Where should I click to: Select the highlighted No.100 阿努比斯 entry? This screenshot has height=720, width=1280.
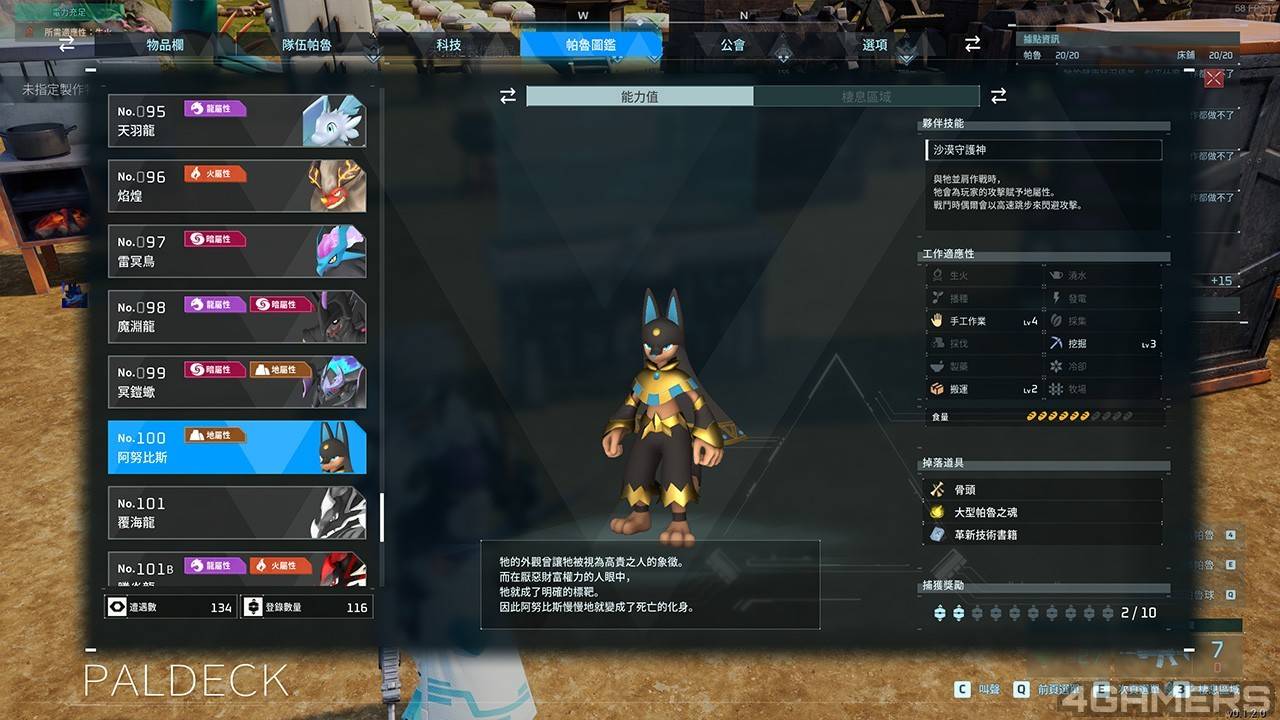point(237,447)
